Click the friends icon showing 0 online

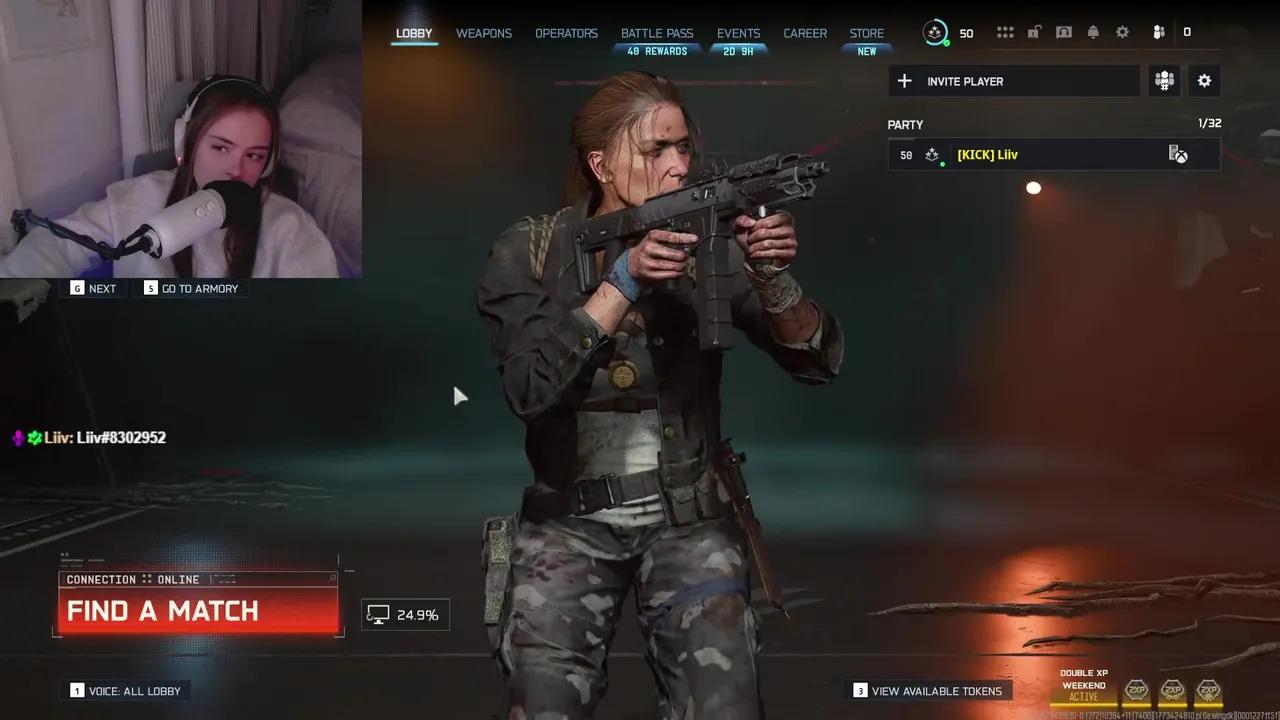[x=1158, y=32]
